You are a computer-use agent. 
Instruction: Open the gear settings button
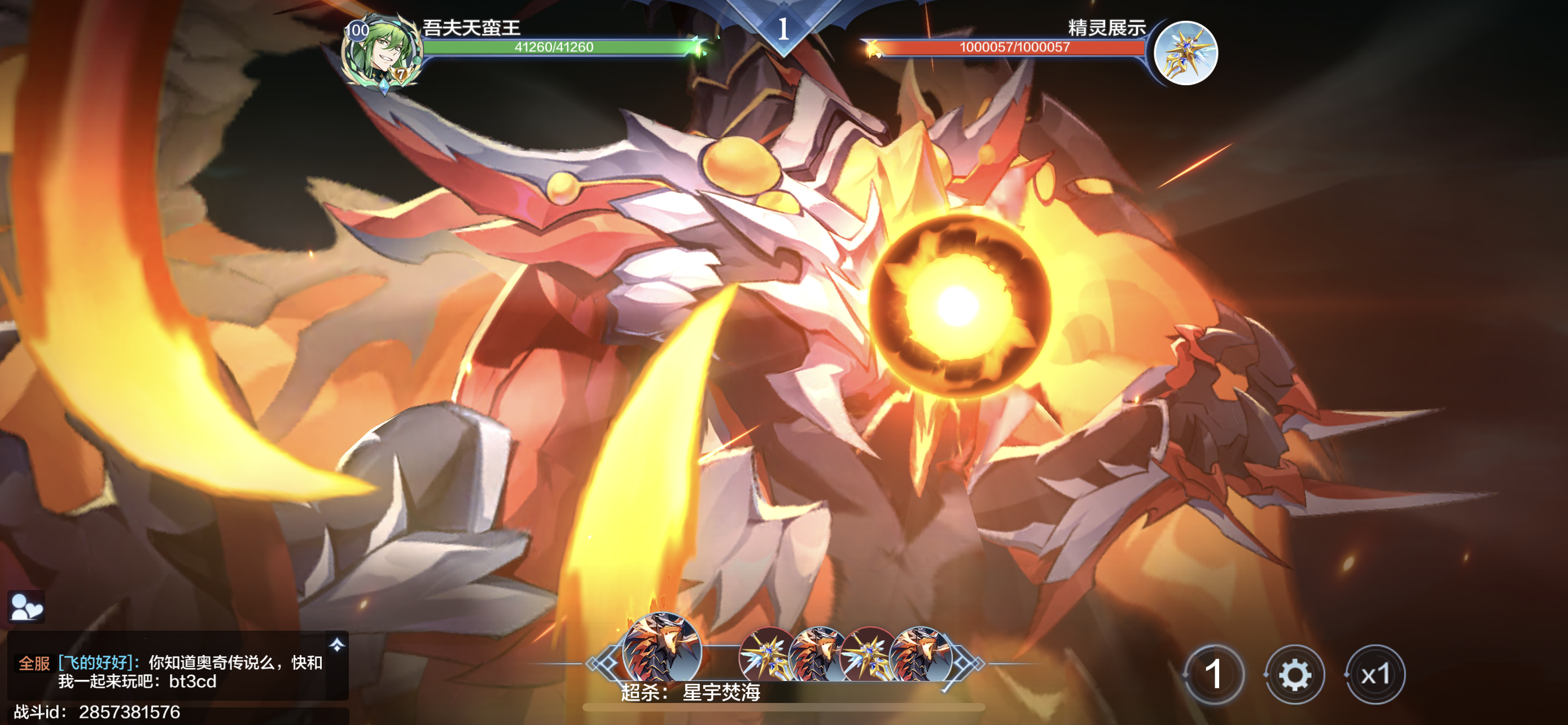click(x=1294, y=675)
